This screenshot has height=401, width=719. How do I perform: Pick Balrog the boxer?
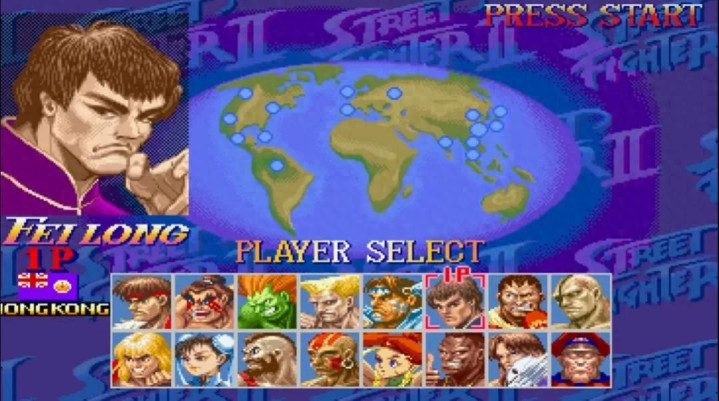coord(518,302)
